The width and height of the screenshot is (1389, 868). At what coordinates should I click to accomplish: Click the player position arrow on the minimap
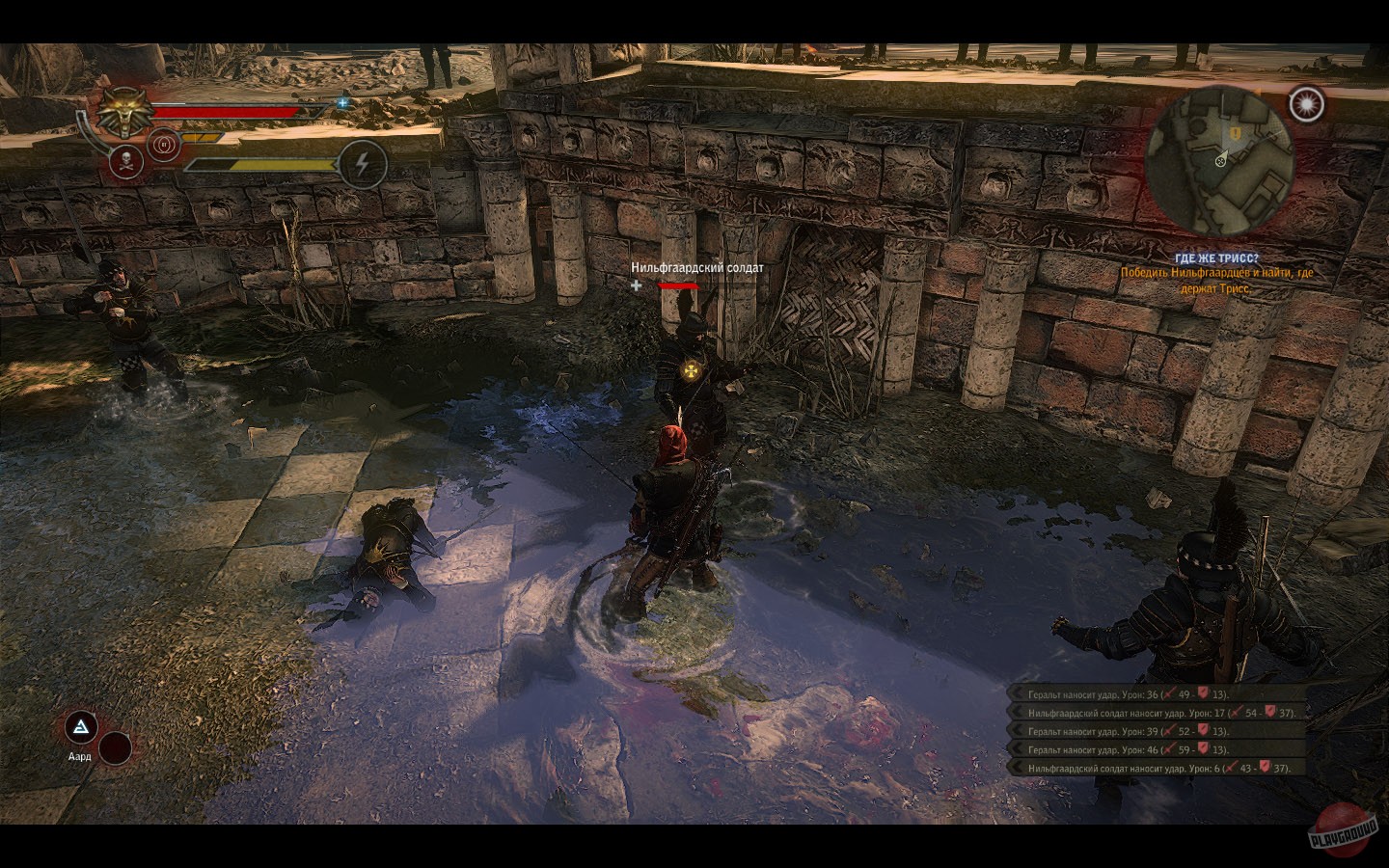tap(1223, 160)
